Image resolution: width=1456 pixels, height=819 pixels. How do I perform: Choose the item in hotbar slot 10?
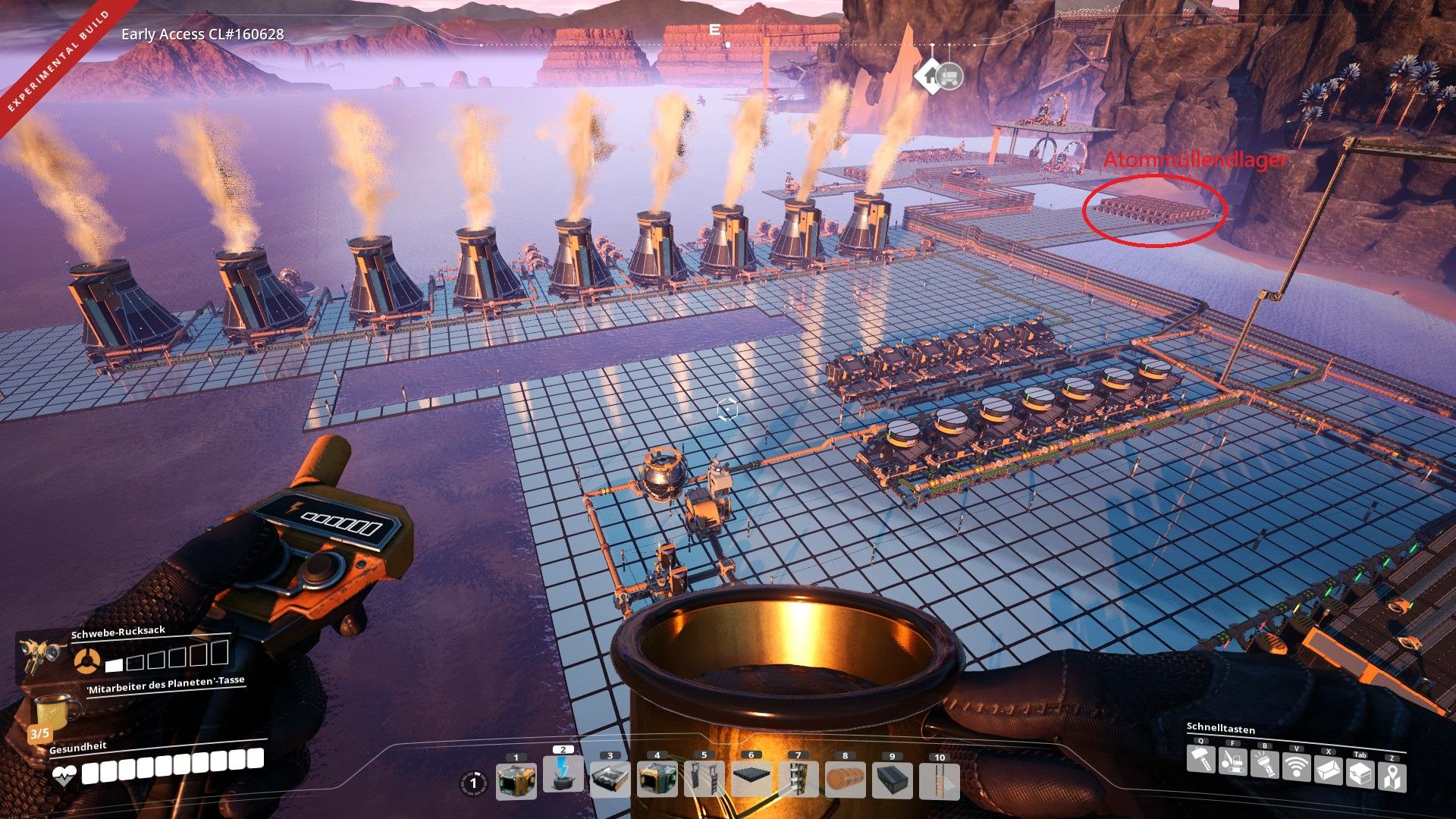click(x=939, y=780)
